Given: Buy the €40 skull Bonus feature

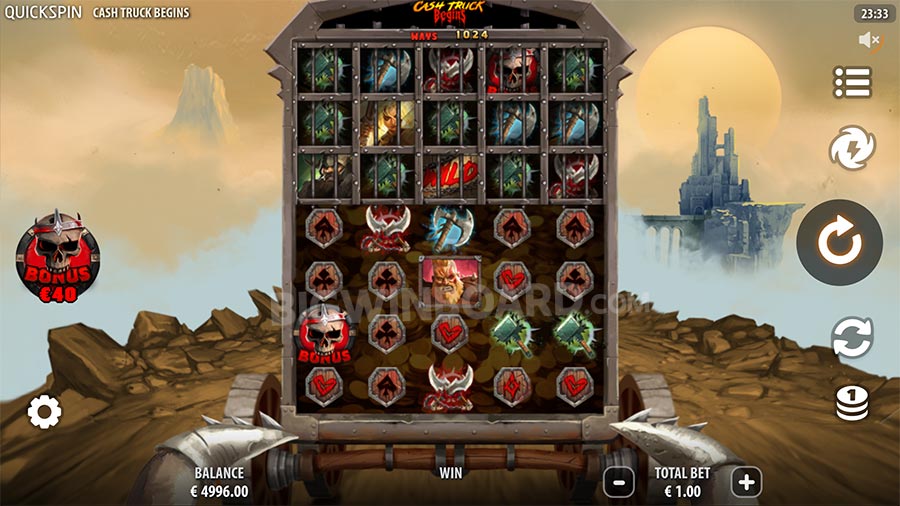Looking at the screenshot, I should click(x=58, y=254).
